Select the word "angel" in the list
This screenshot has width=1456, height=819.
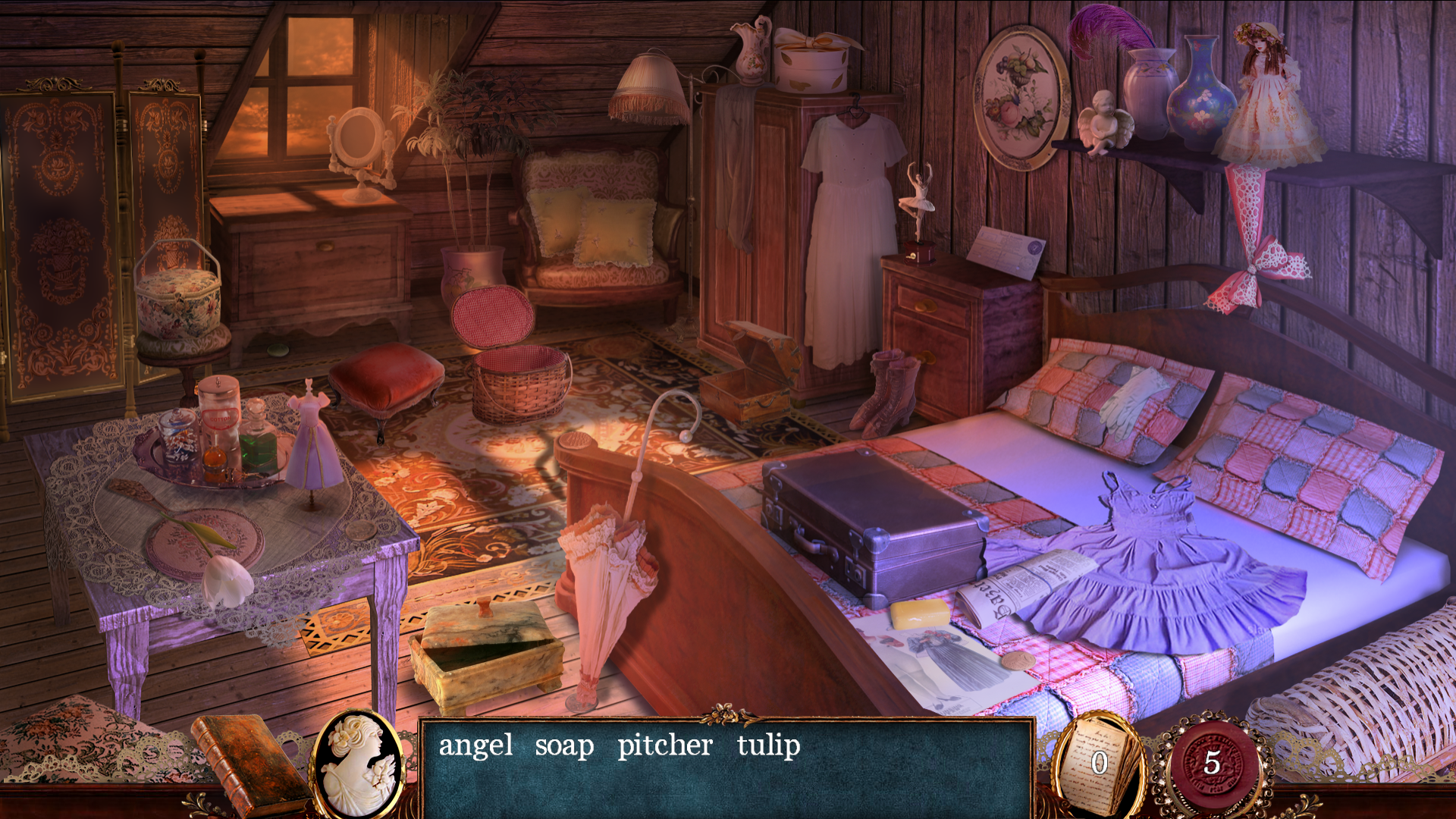coord(475,745)
